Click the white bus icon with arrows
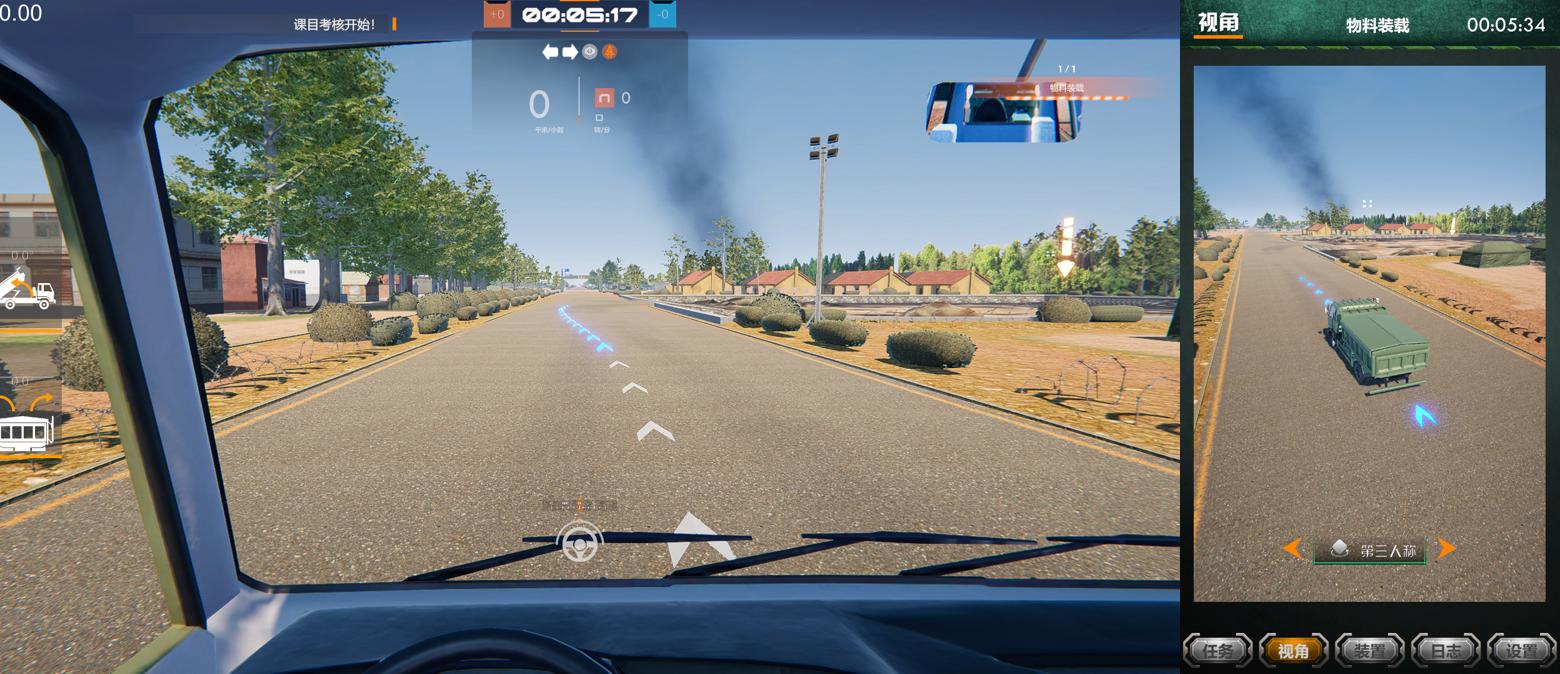 point(27,427)
